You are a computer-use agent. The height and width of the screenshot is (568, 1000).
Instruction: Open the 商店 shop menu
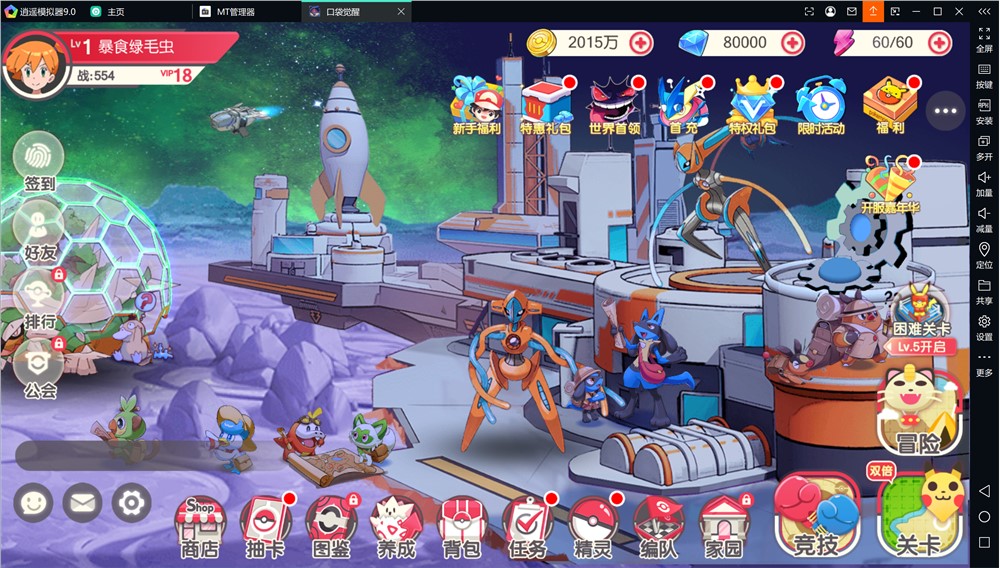200,526
